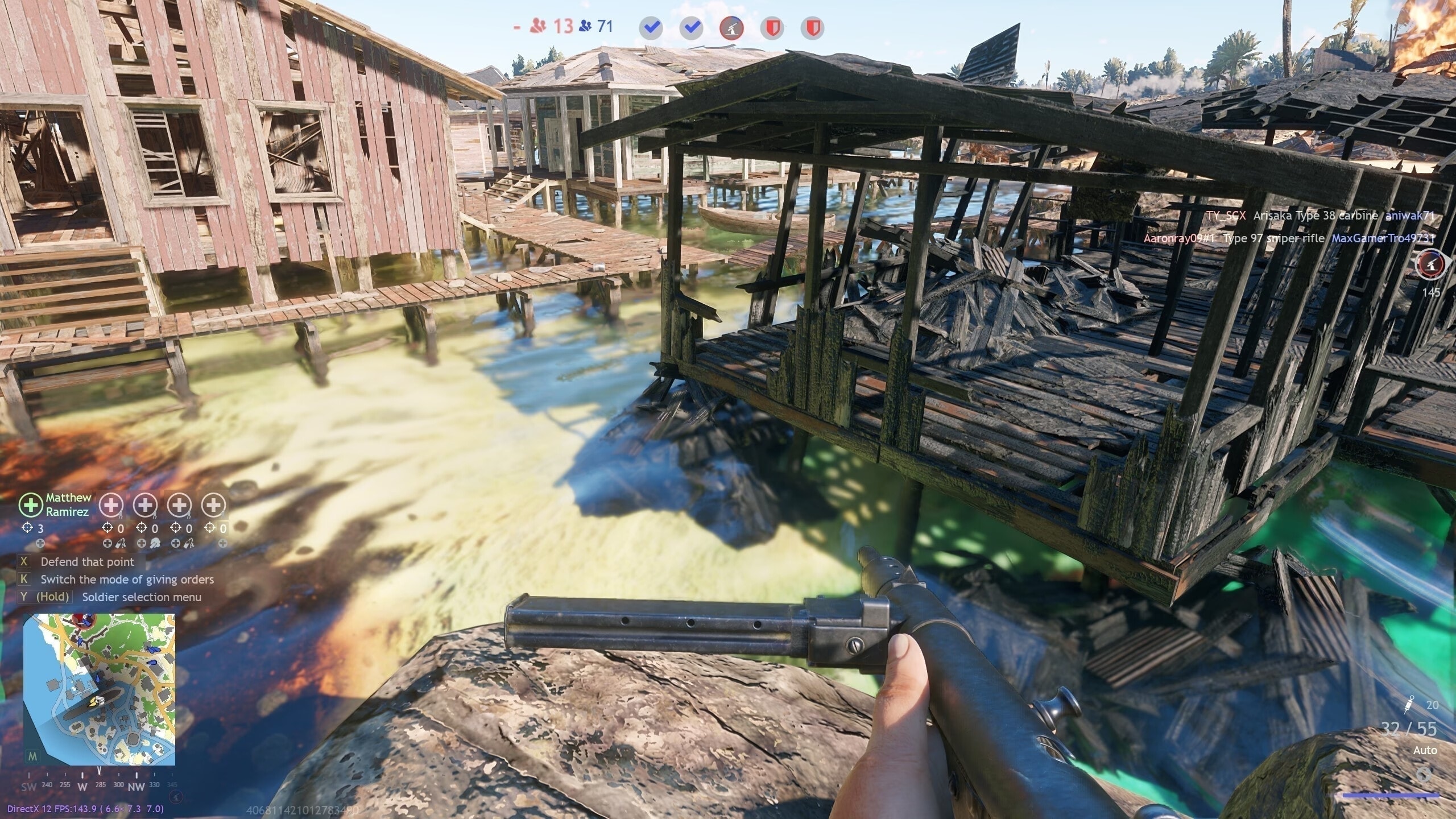
Task: Click the minimap M key badge
Action: click(33, 756)
